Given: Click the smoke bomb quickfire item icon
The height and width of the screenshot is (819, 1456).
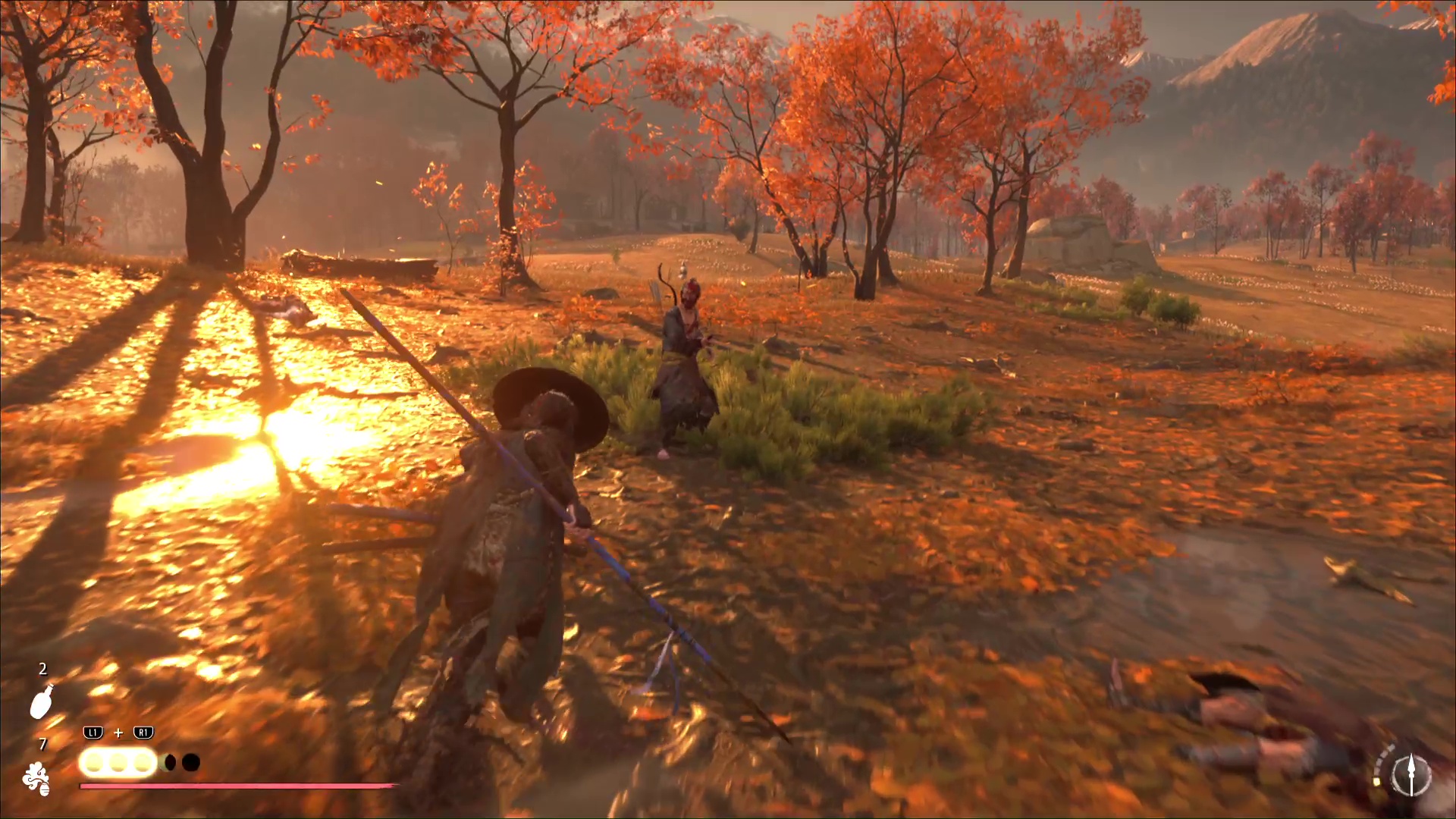Looking at the screenshot, I should tap(36, 779).
